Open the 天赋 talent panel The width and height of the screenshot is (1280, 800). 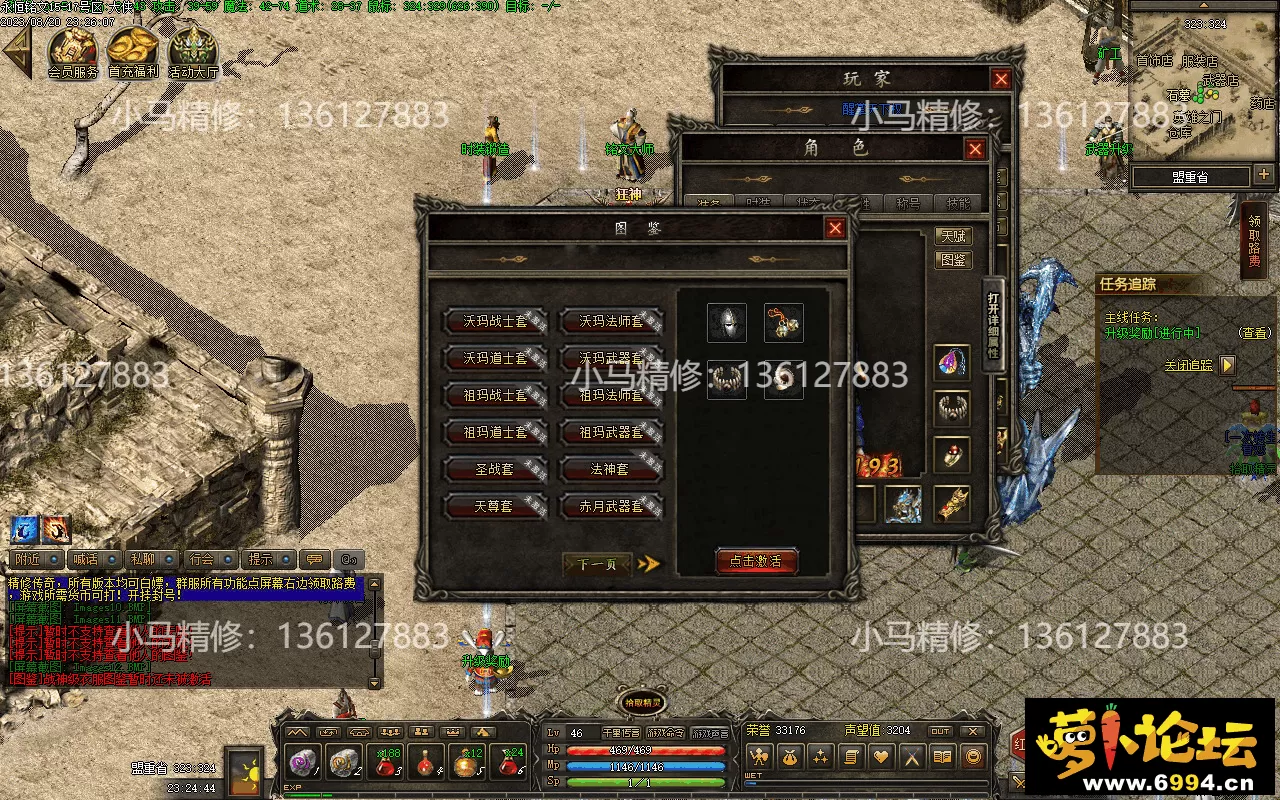(x=954, y=236)
